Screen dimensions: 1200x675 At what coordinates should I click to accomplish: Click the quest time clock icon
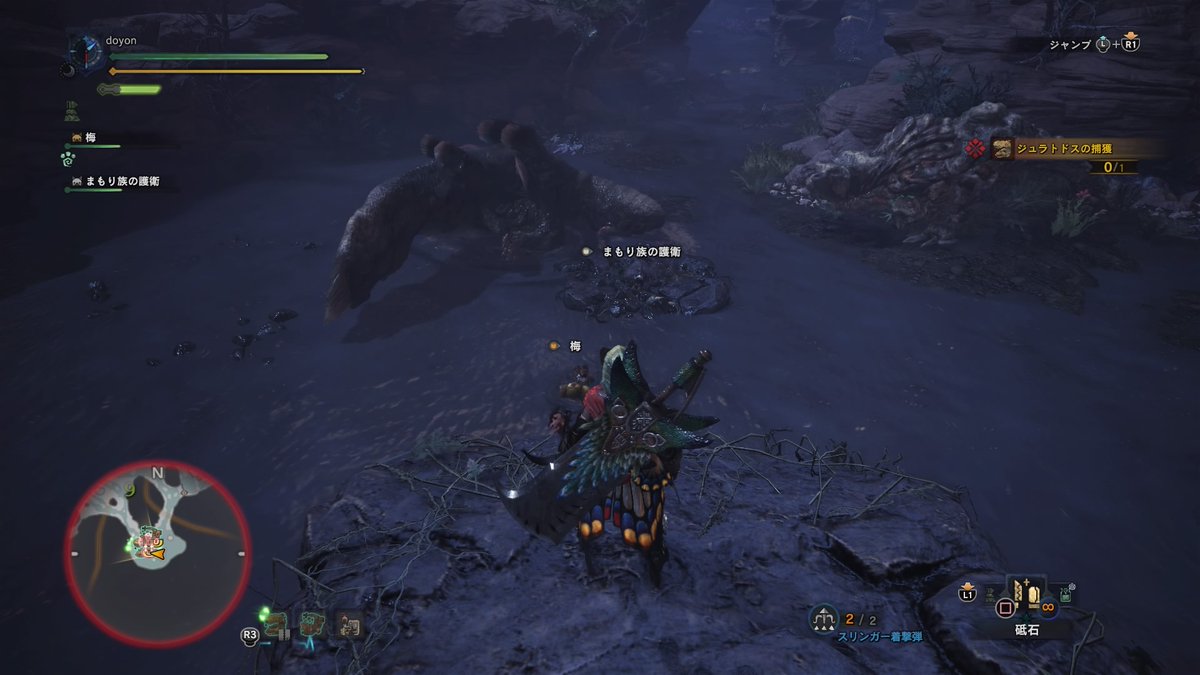[x=87, y=50]
